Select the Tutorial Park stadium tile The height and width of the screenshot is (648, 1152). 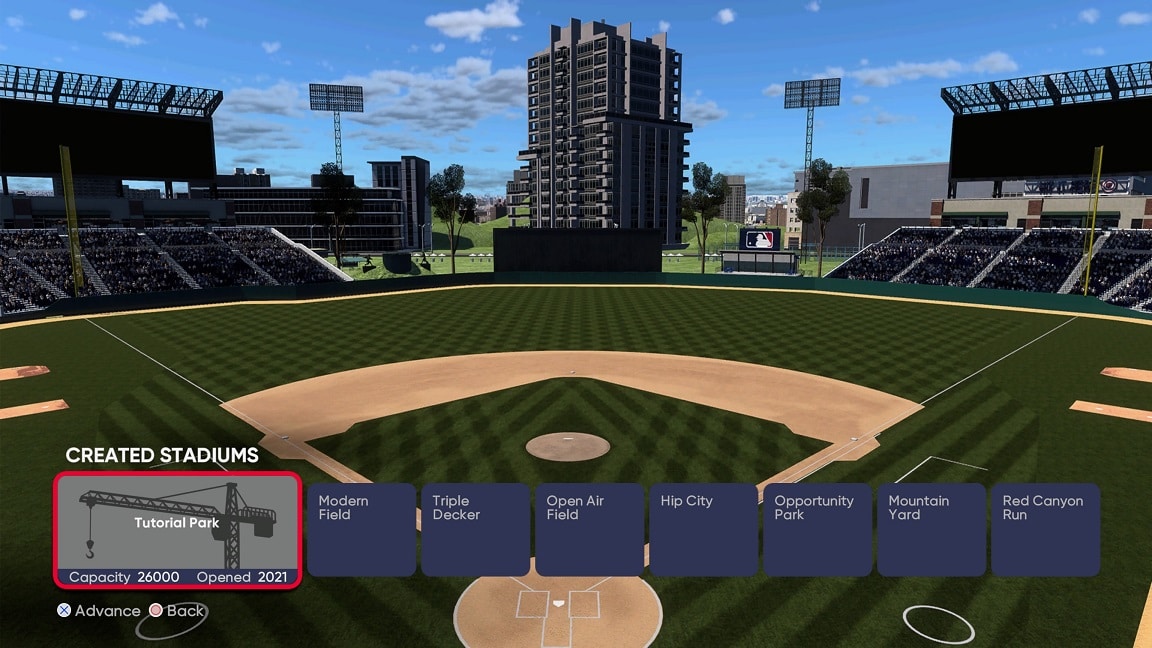177,530
